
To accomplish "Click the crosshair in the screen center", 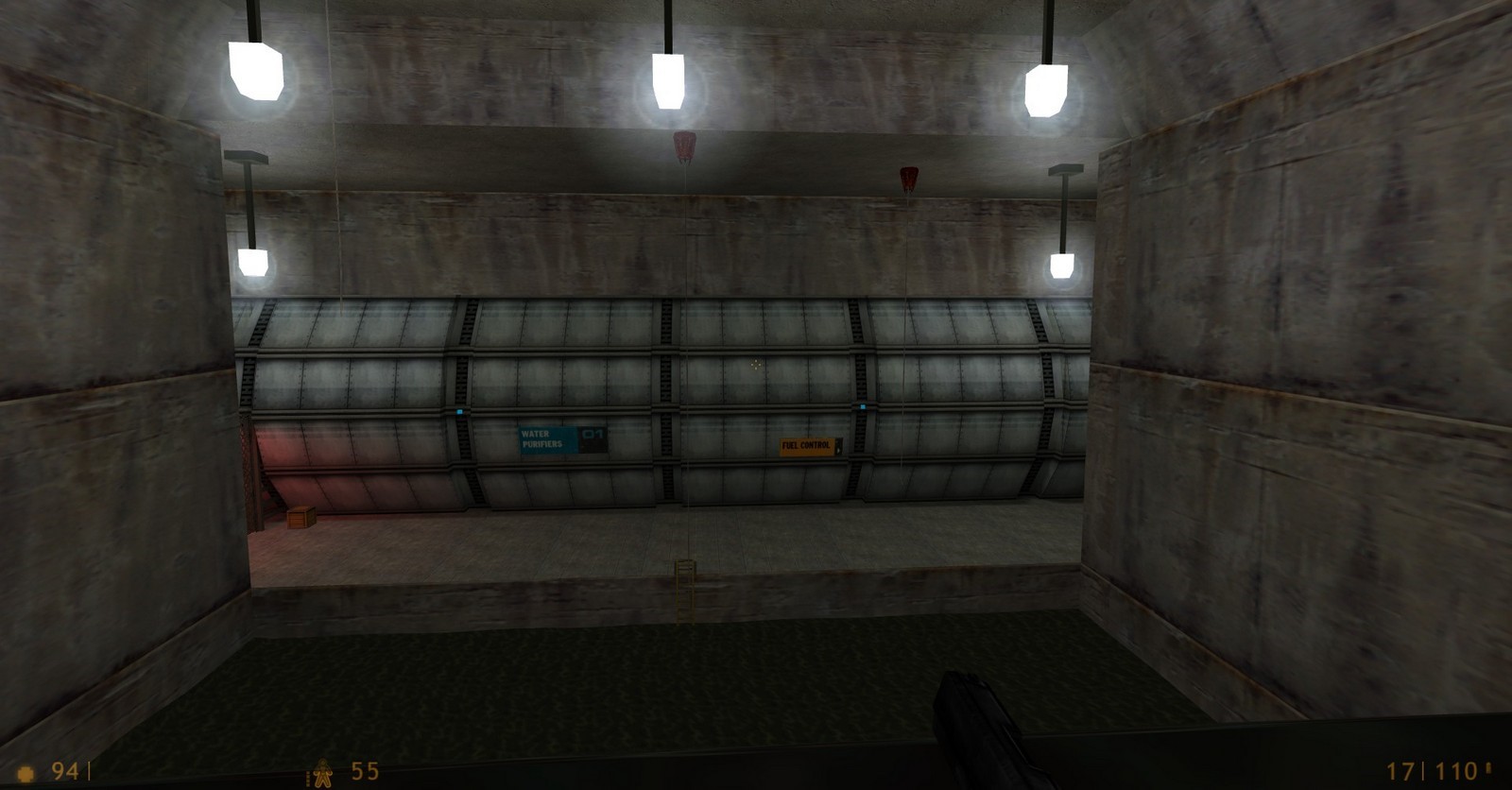I will (x=756, y=367).
